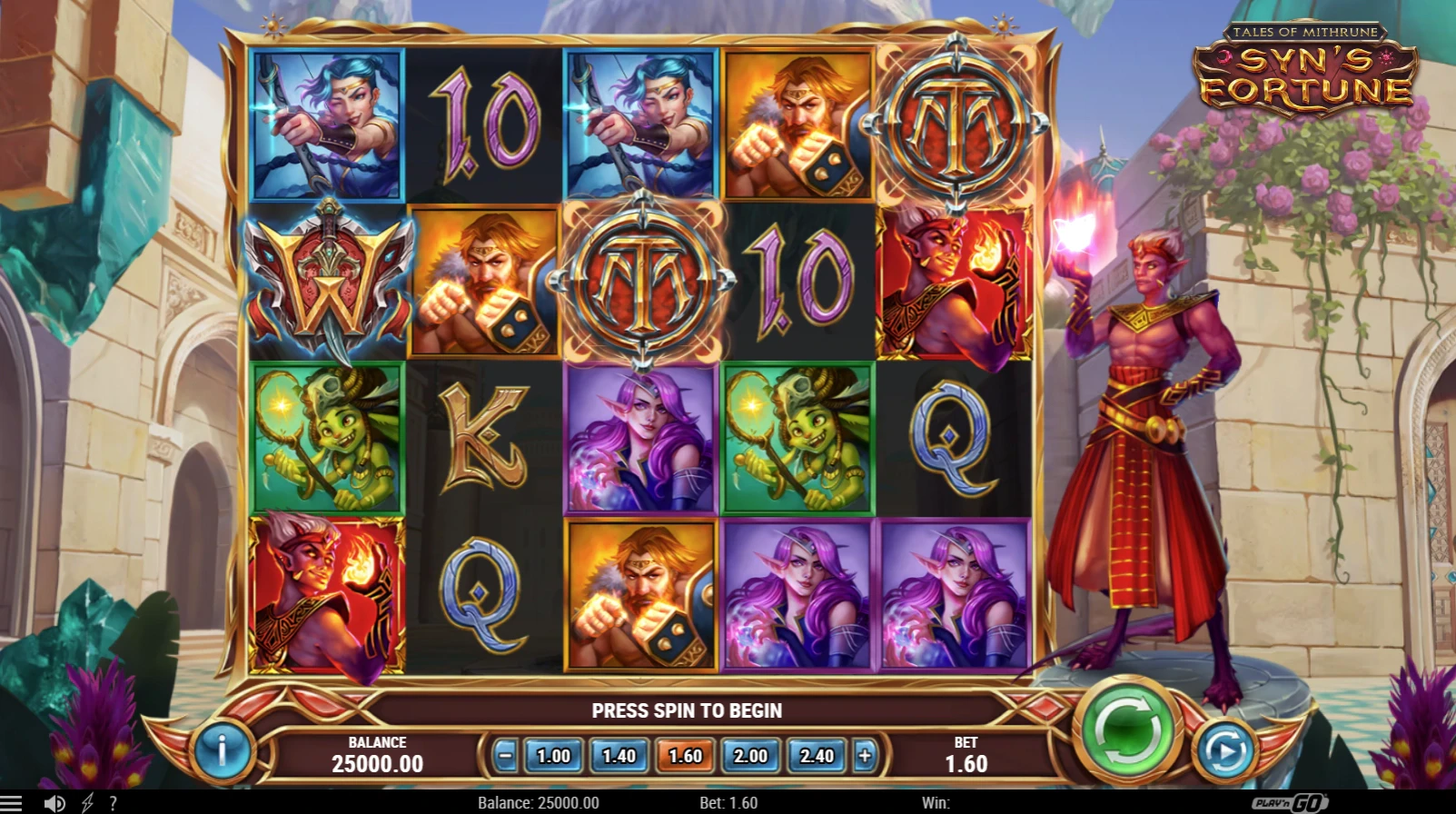The width and height of the screenshot is (1456, 814).
Task: Increase the bet with the plus button
Action: (x=865, y=755)
